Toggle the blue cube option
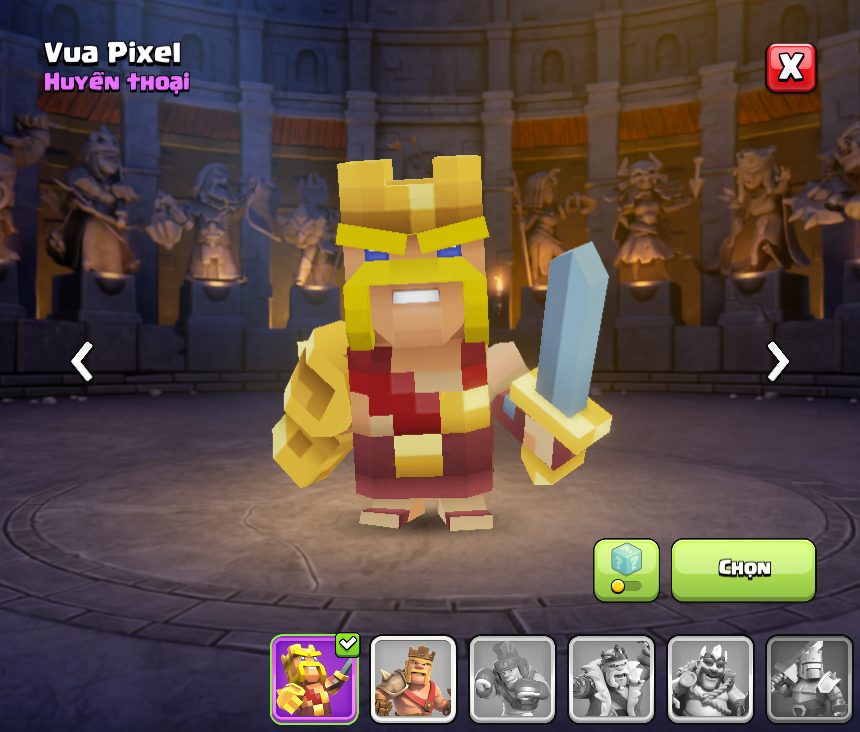The height and width of the screenshot is (732, 860). [626, 569]
